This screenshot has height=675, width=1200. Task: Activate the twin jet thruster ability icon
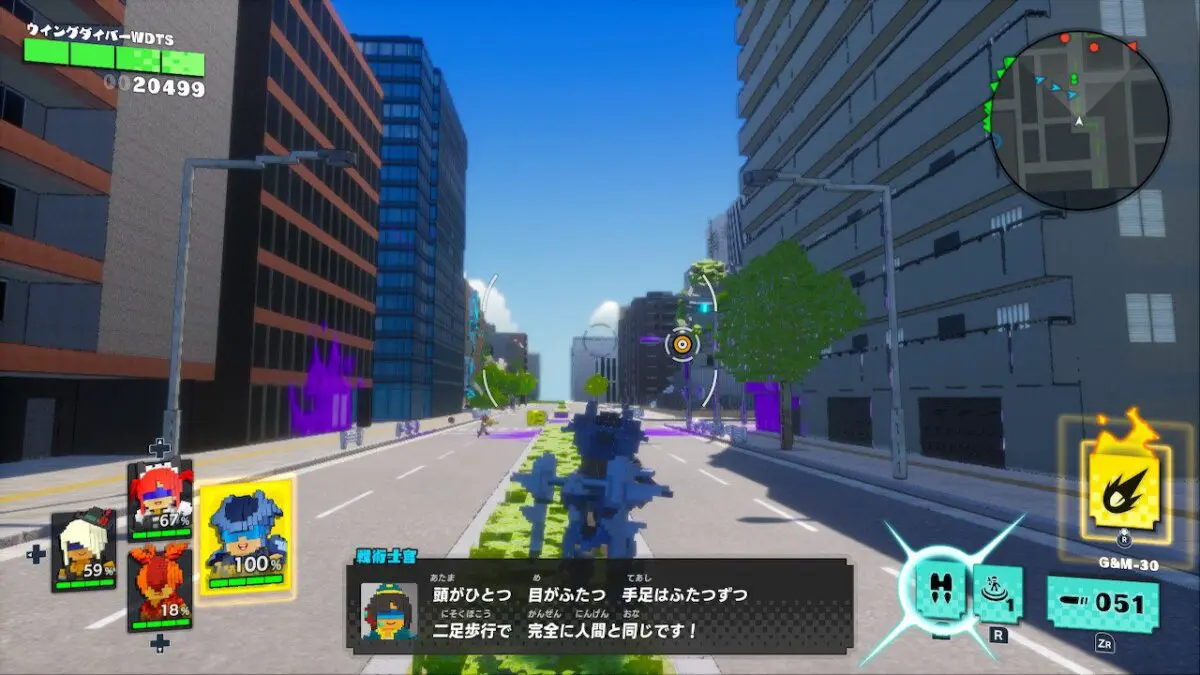point(940,589)
